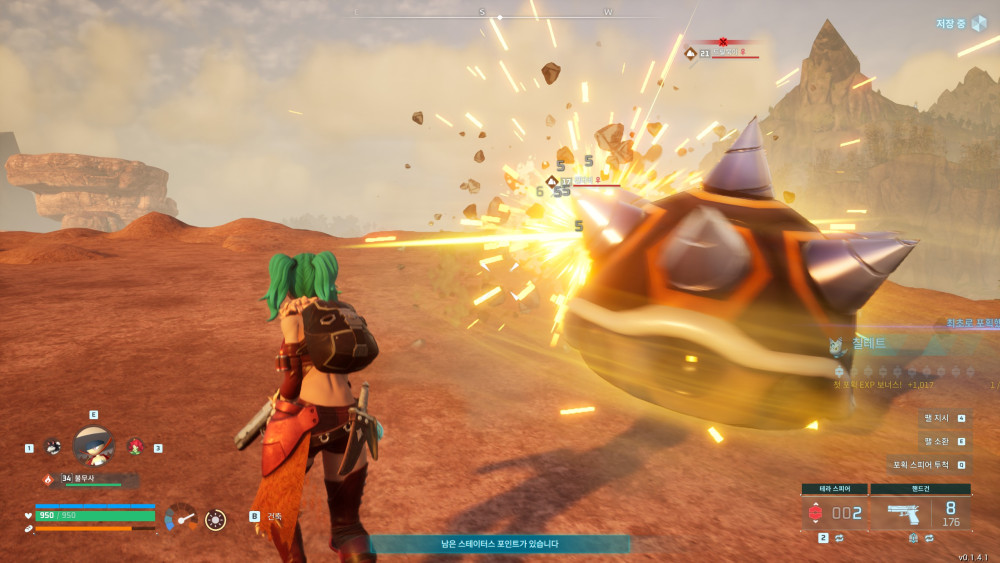Open the status points notification banner

[500, 544]
